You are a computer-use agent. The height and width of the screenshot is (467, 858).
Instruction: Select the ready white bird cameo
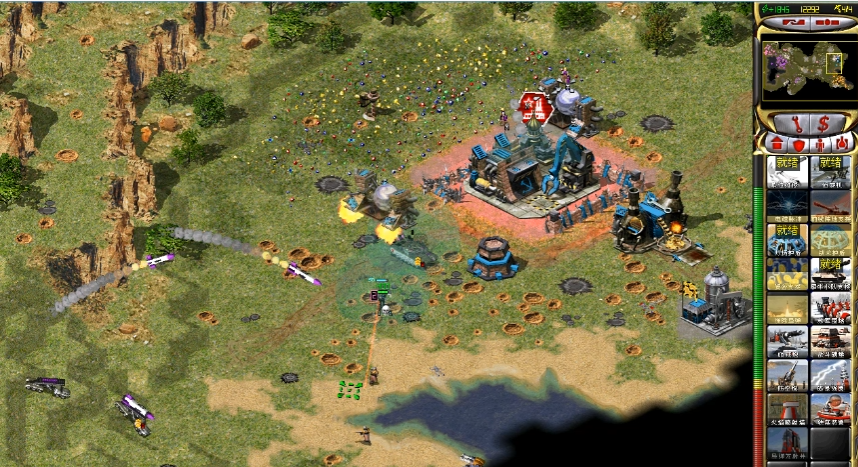pos(787,172)
